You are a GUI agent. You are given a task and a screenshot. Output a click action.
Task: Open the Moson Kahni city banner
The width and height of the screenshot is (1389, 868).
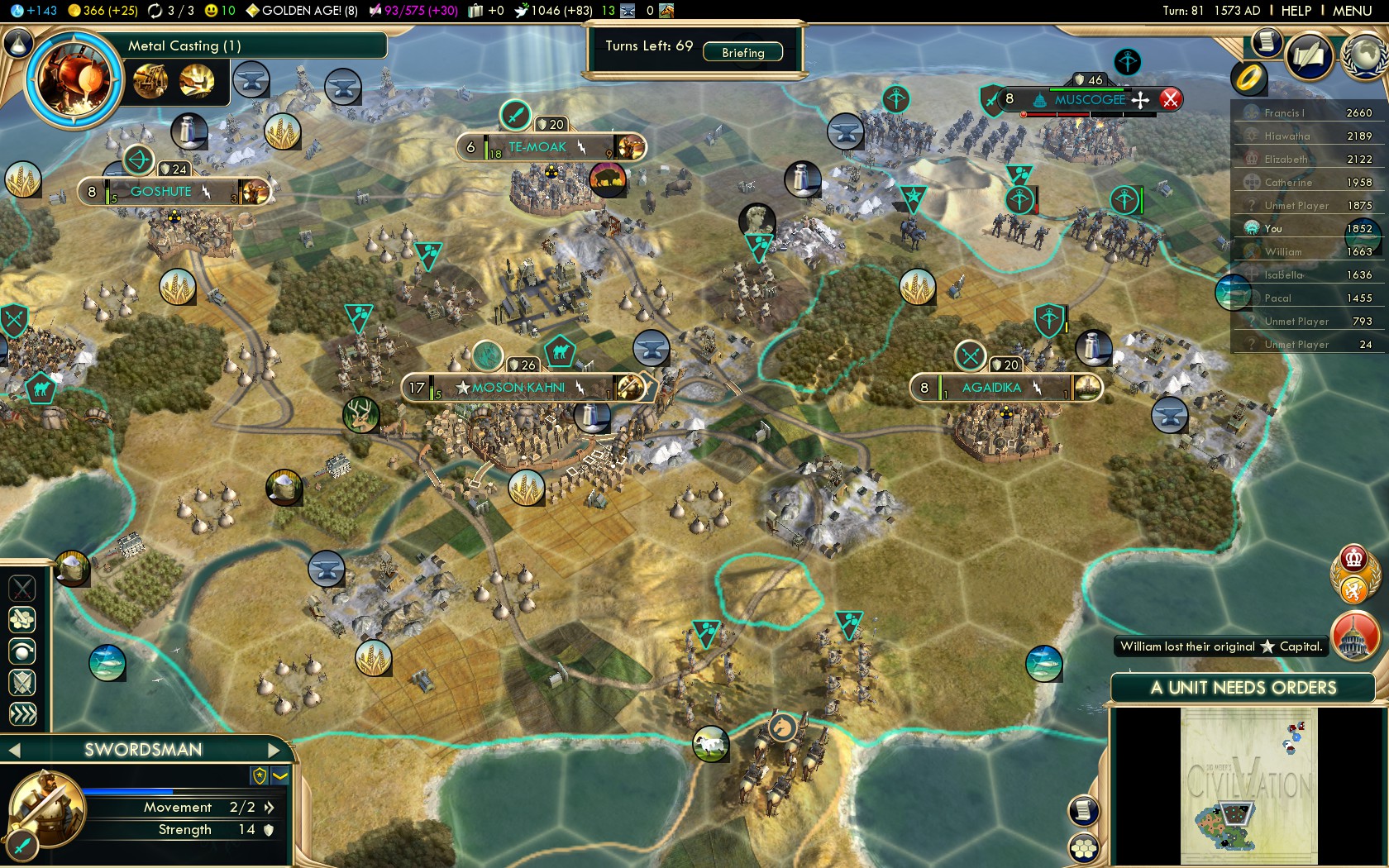[x=518, y=387]
